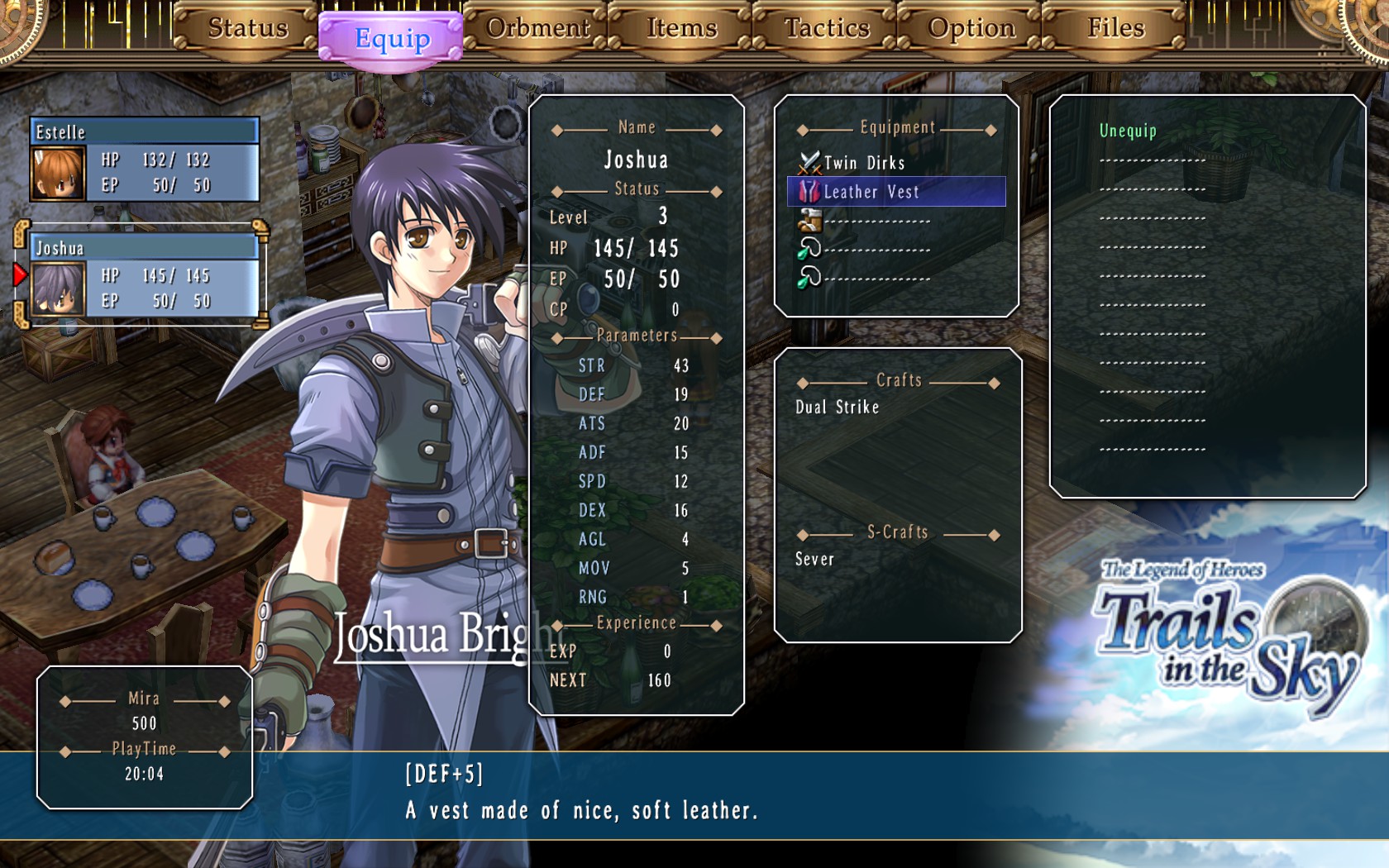Switch to the Orbment tab
This screenshot has height=868, width=1389.
537,28
